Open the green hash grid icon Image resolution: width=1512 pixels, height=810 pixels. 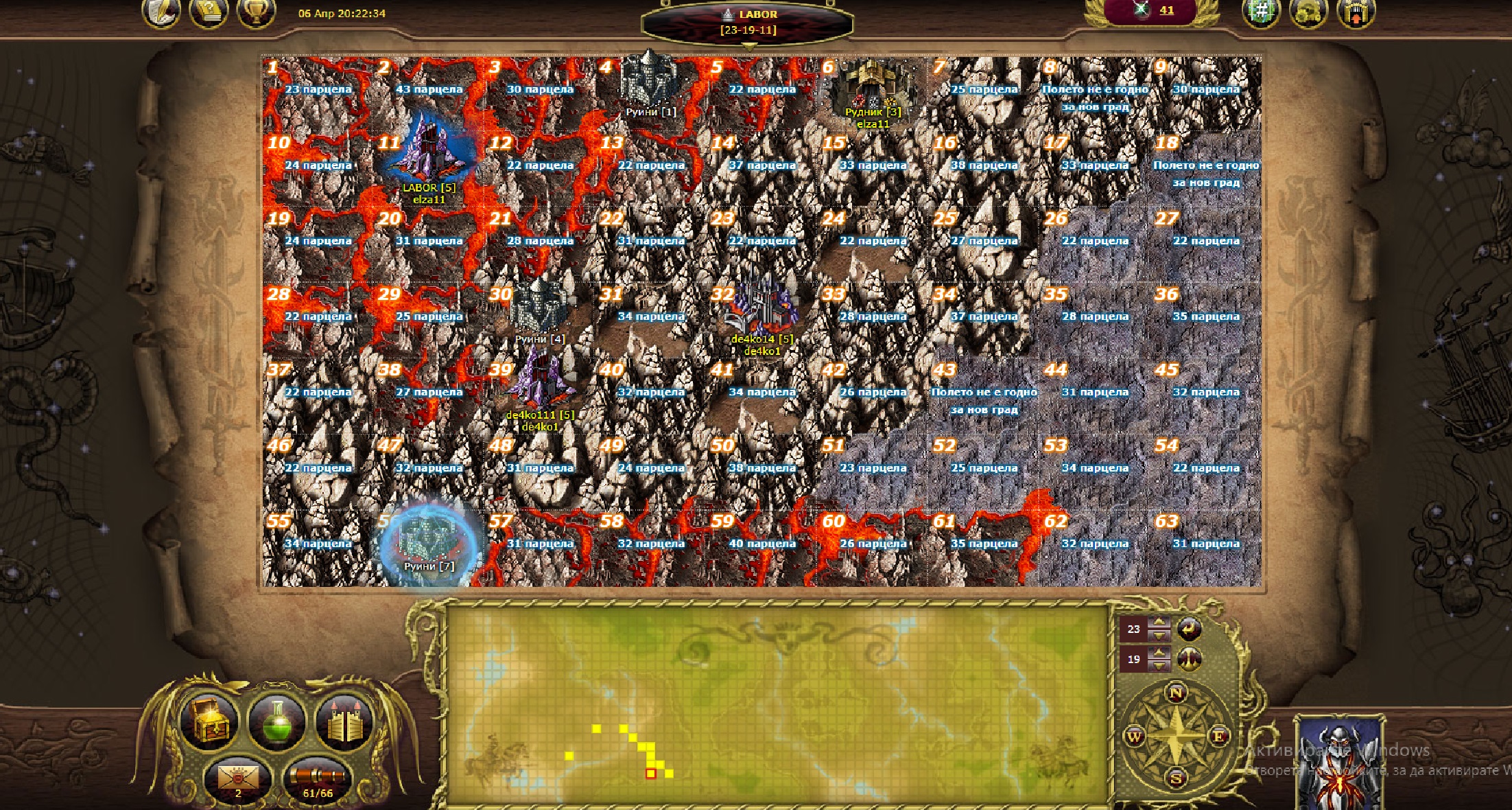point(1261,12)
